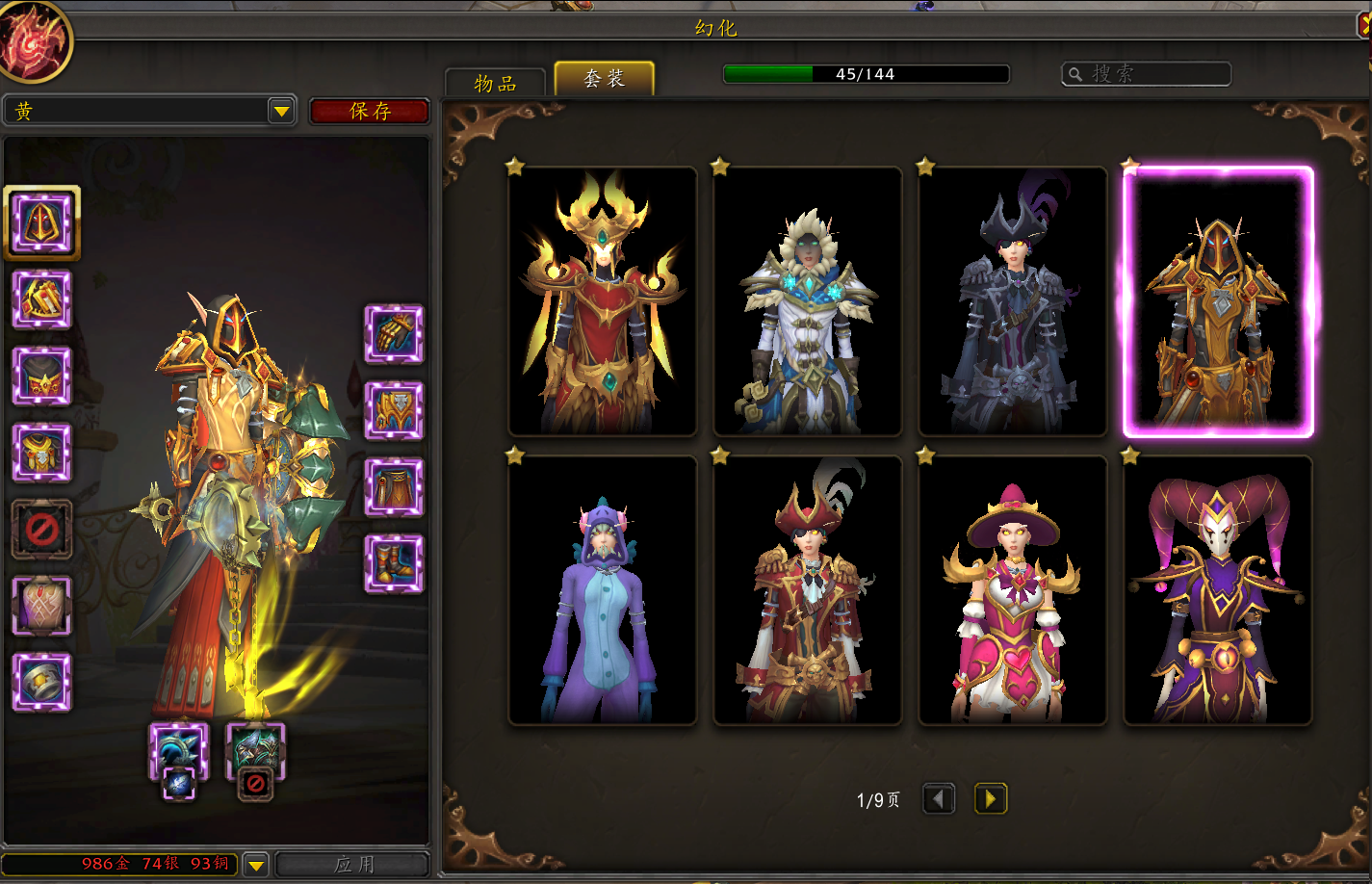Go to the previous set page

[939, 798]
